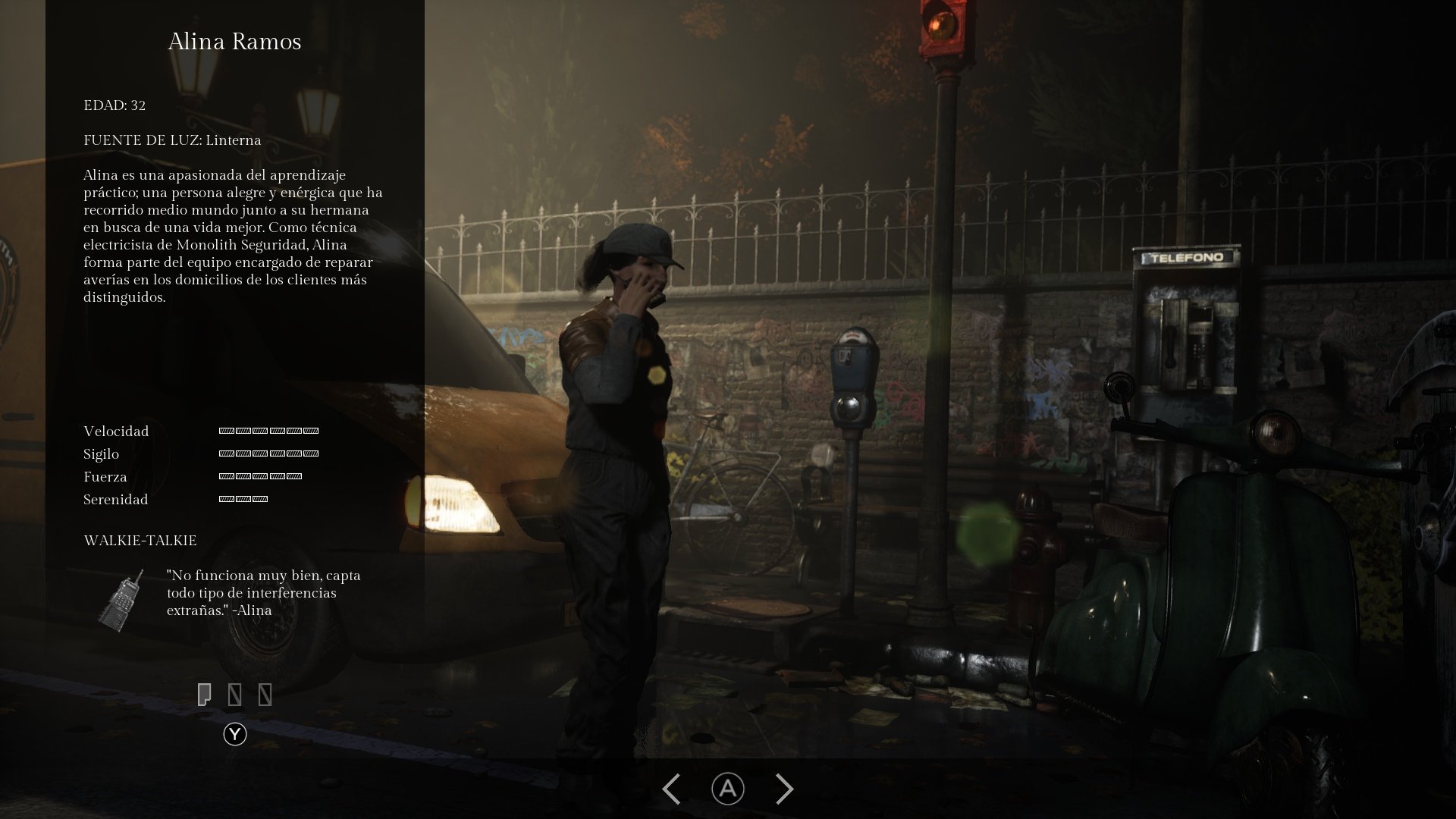Click the Serenidad stat bar

pos(242,499)
